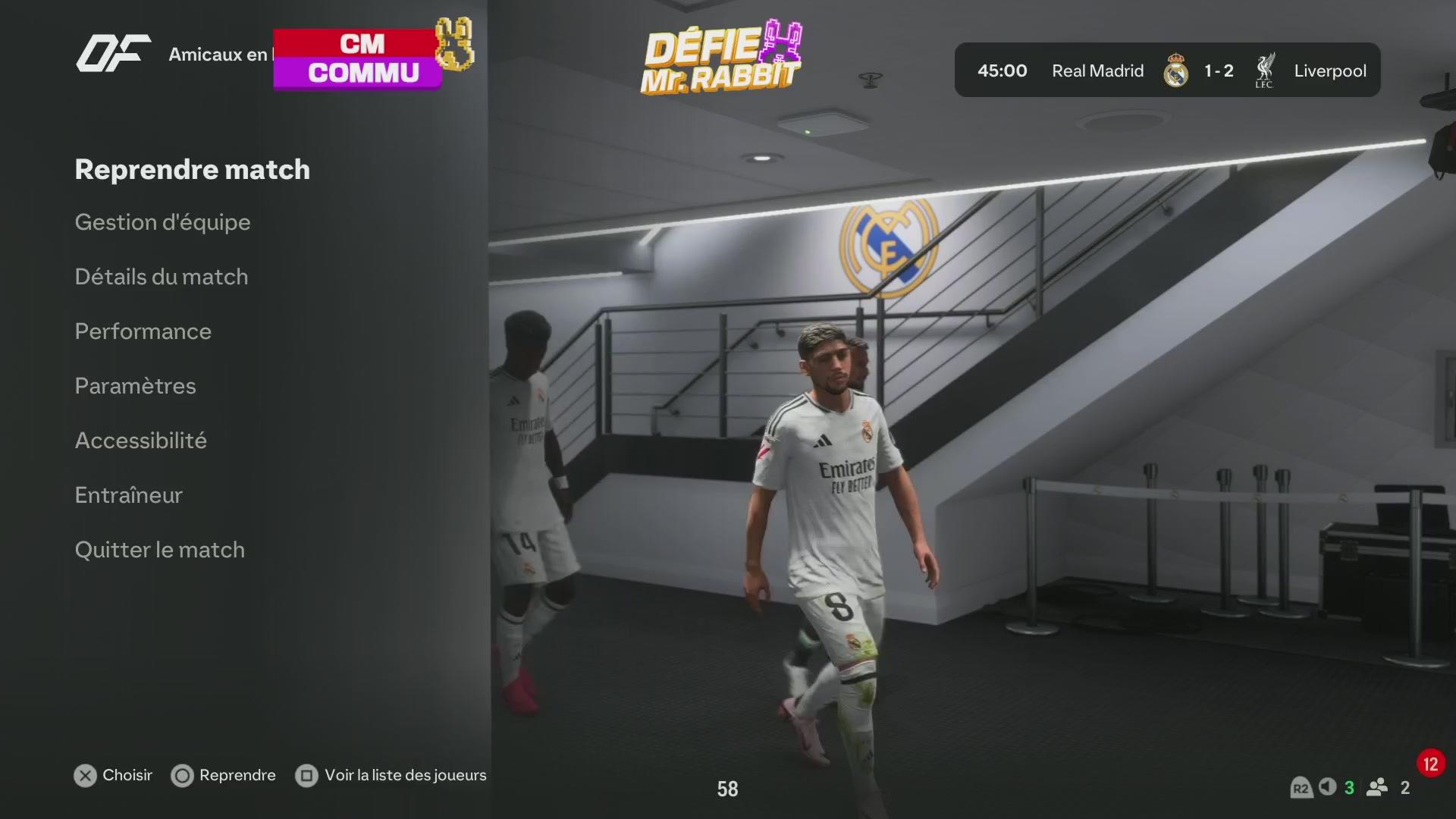Select Reprendre match to resume
This screenshot has width=1456, height=819.
click(x=192, y=170)
